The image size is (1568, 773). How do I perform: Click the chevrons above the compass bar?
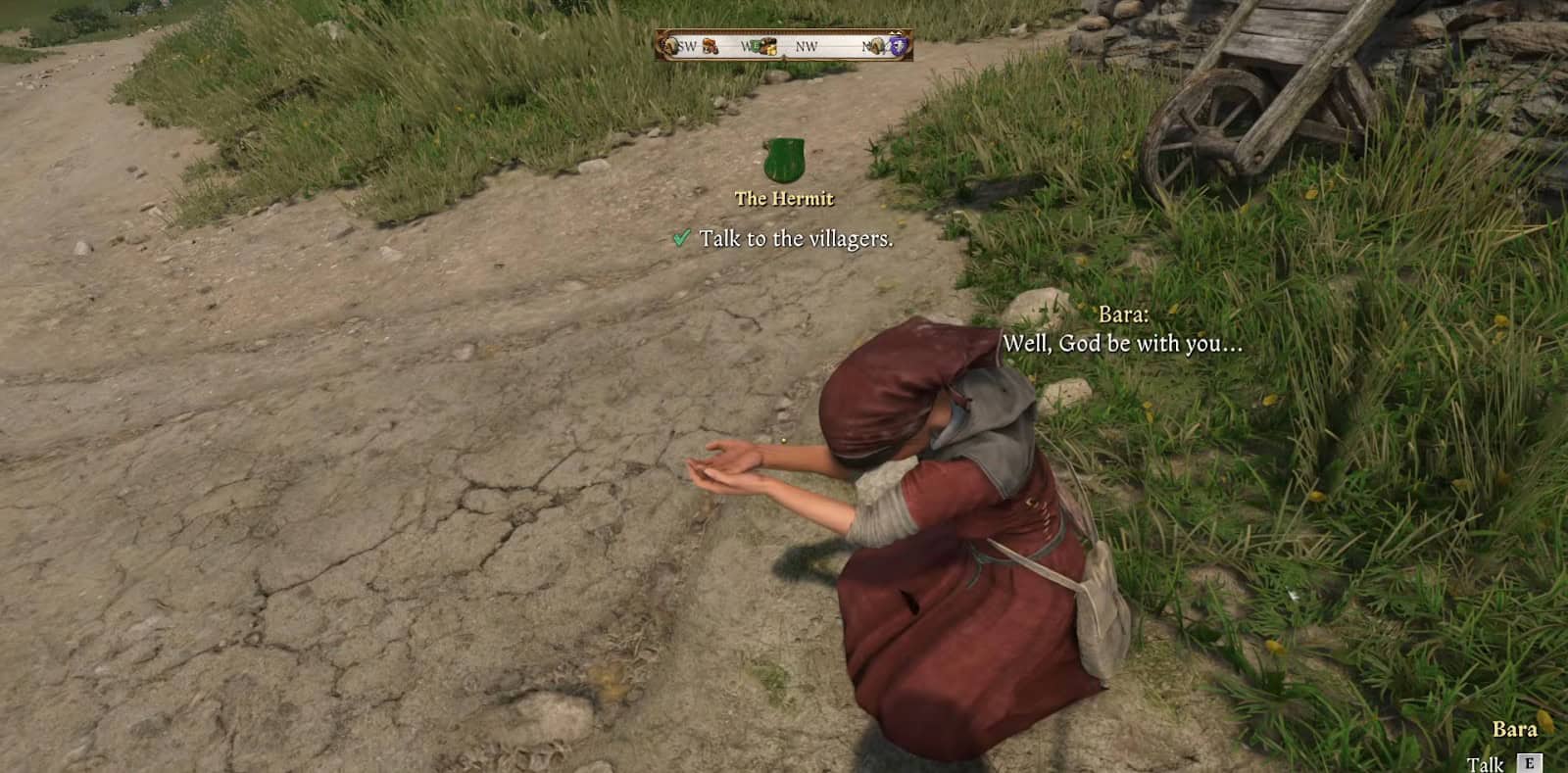click(x=895, y=32)
